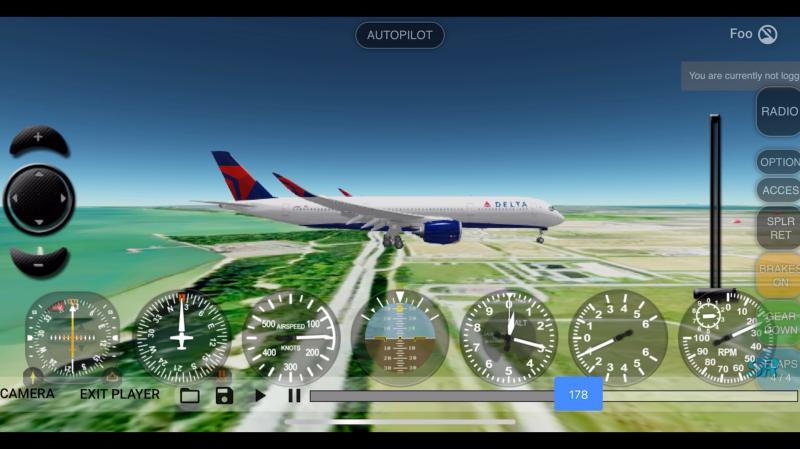Image resolution: width=800 pixels, height=449 pixels.
Task: Open a saved flight via folder icon
Action: [190, 395]
